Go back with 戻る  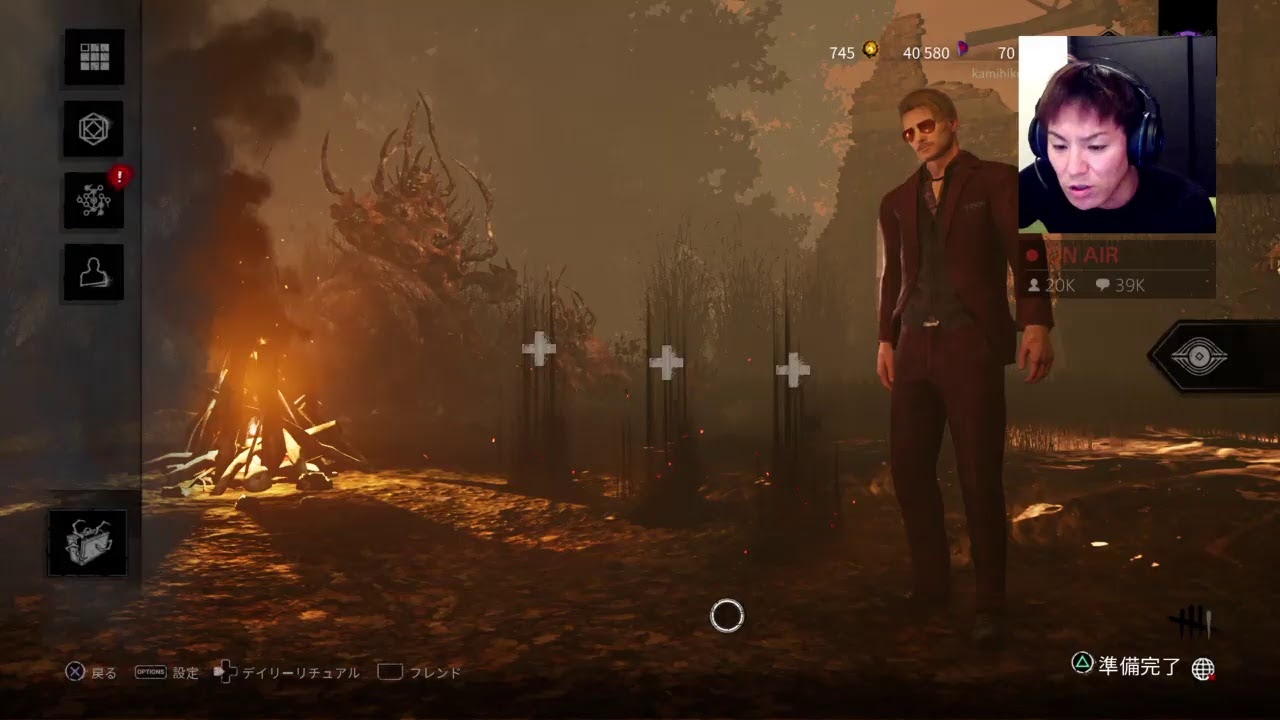91,673
